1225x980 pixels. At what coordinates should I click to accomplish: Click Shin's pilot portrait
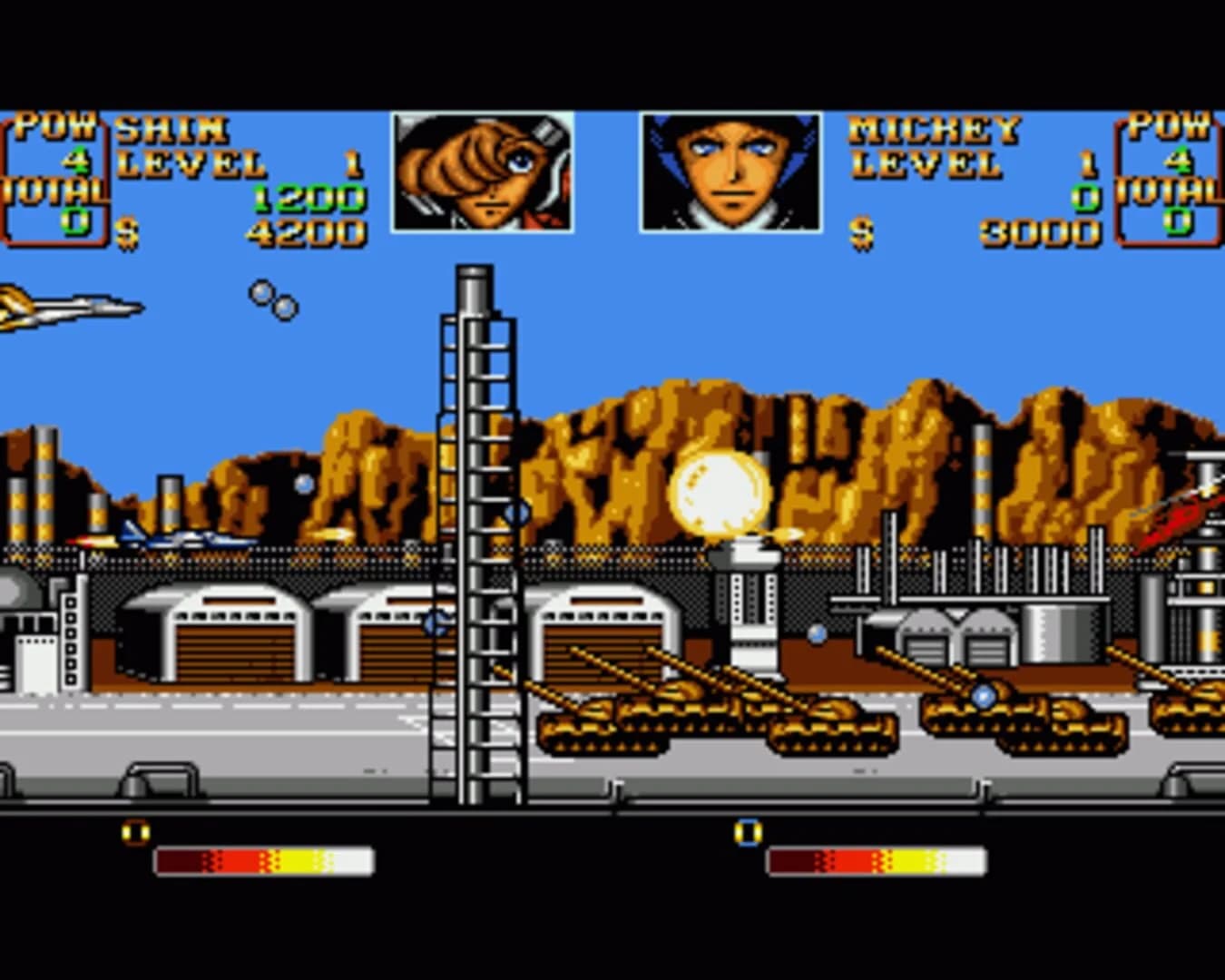481,172
